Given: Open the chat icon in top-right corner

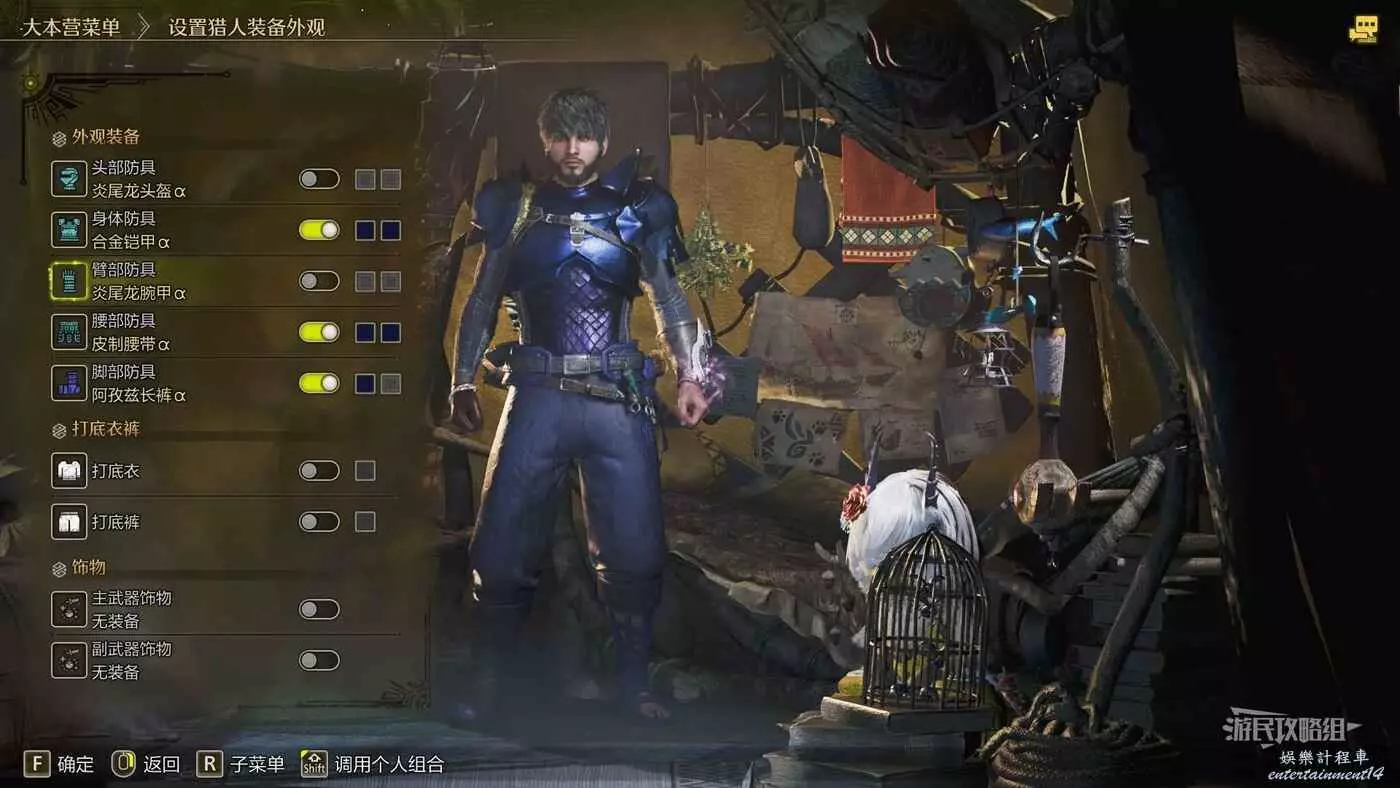Looking at the screenshot, I should click(1363, 30).
